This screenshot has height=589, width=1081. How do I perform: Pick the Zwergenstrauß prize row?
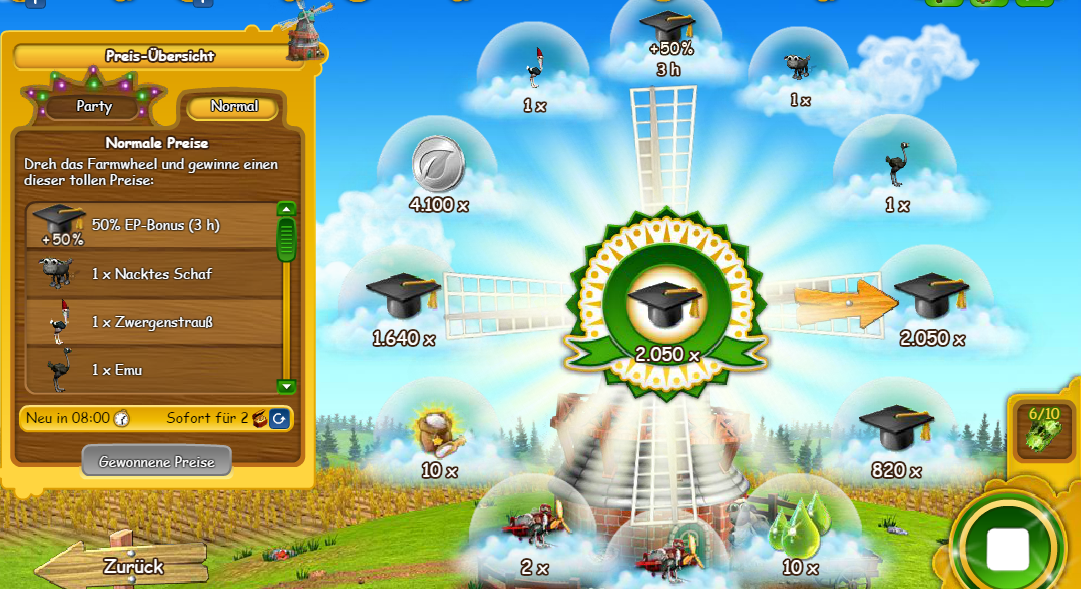(152, 322)
